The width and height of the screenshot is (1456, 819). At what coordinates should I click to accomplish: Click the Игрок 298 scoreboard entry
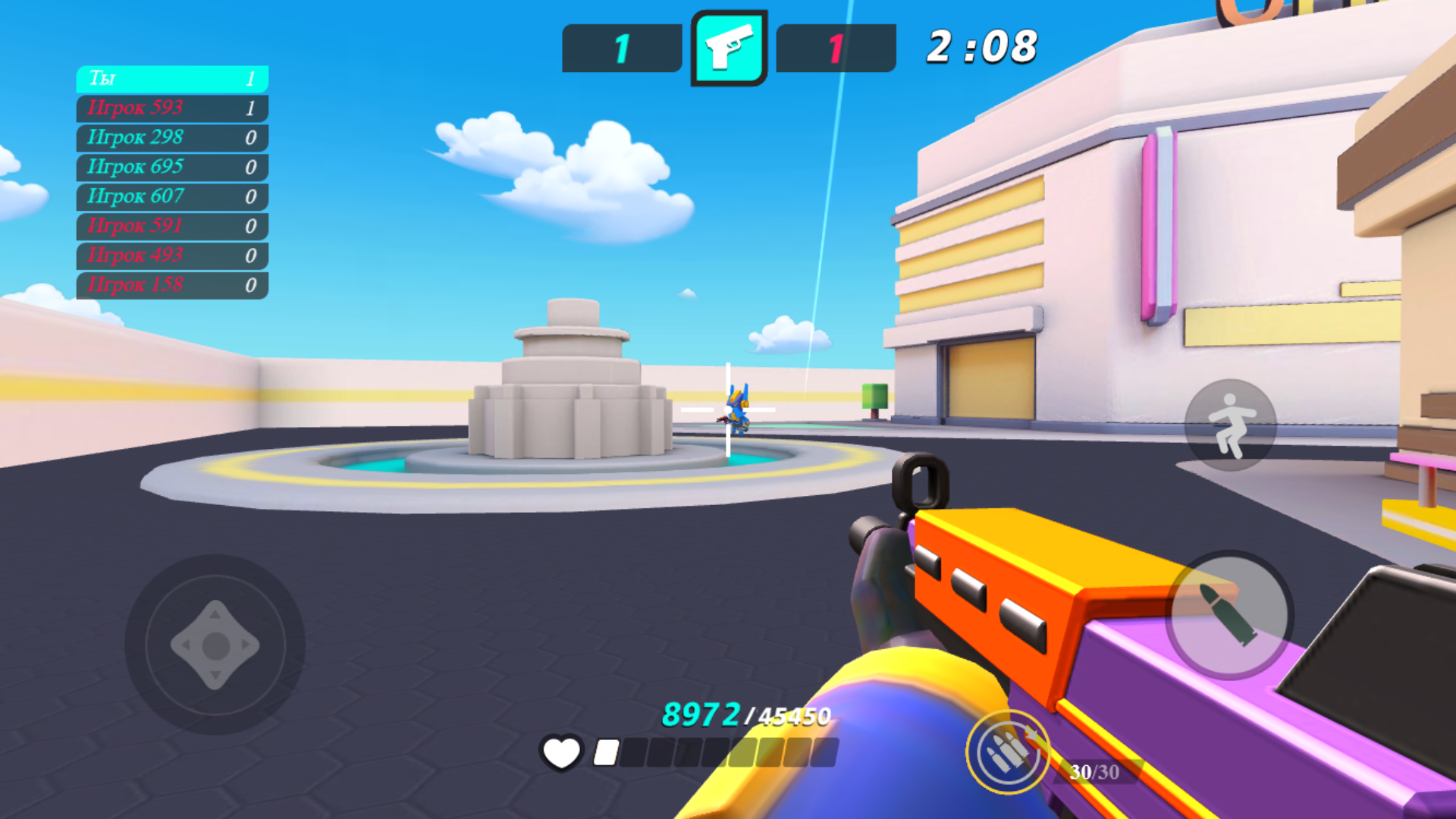click(172, 138)
